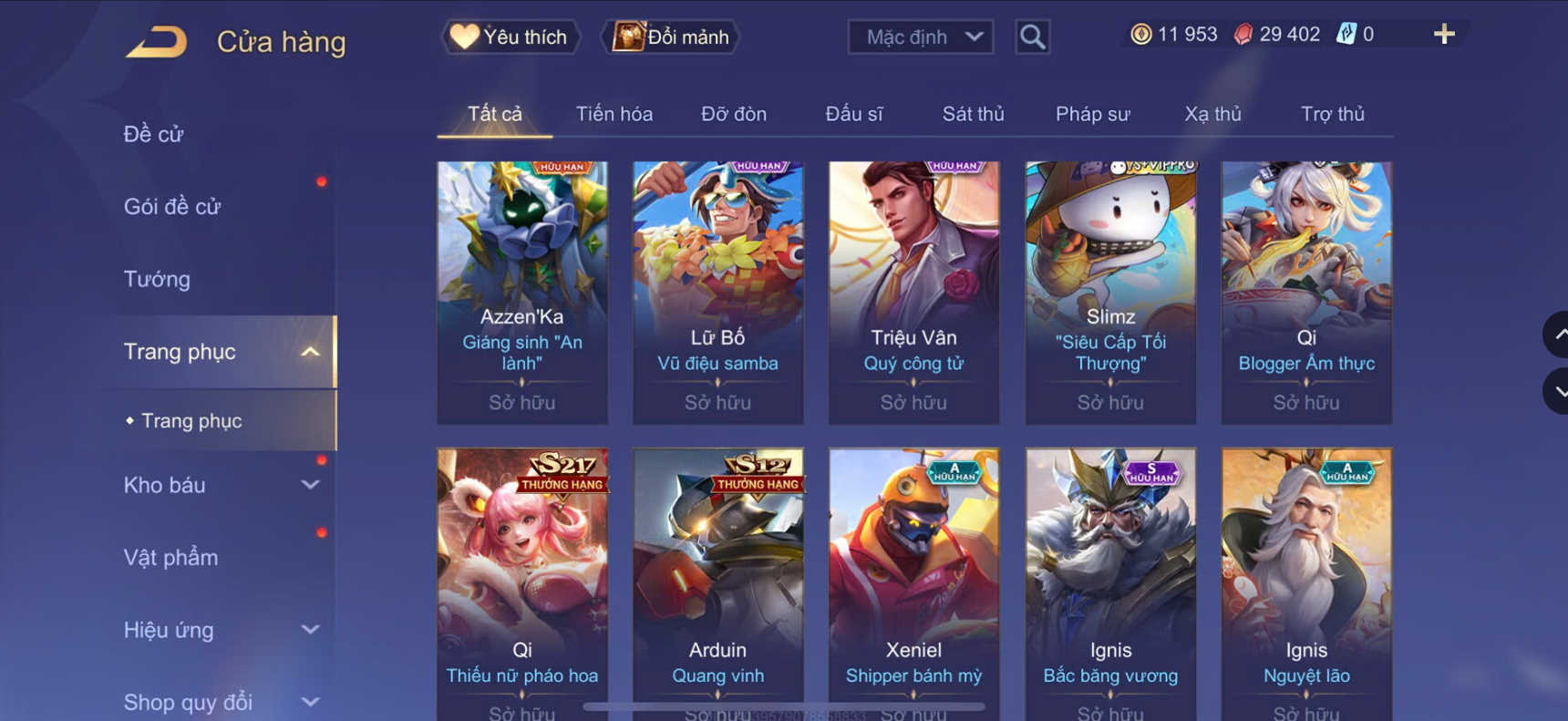Click the plus icon to top up currency
Viewport: 1568px width, 721px height.
[x=1444, y=34]
